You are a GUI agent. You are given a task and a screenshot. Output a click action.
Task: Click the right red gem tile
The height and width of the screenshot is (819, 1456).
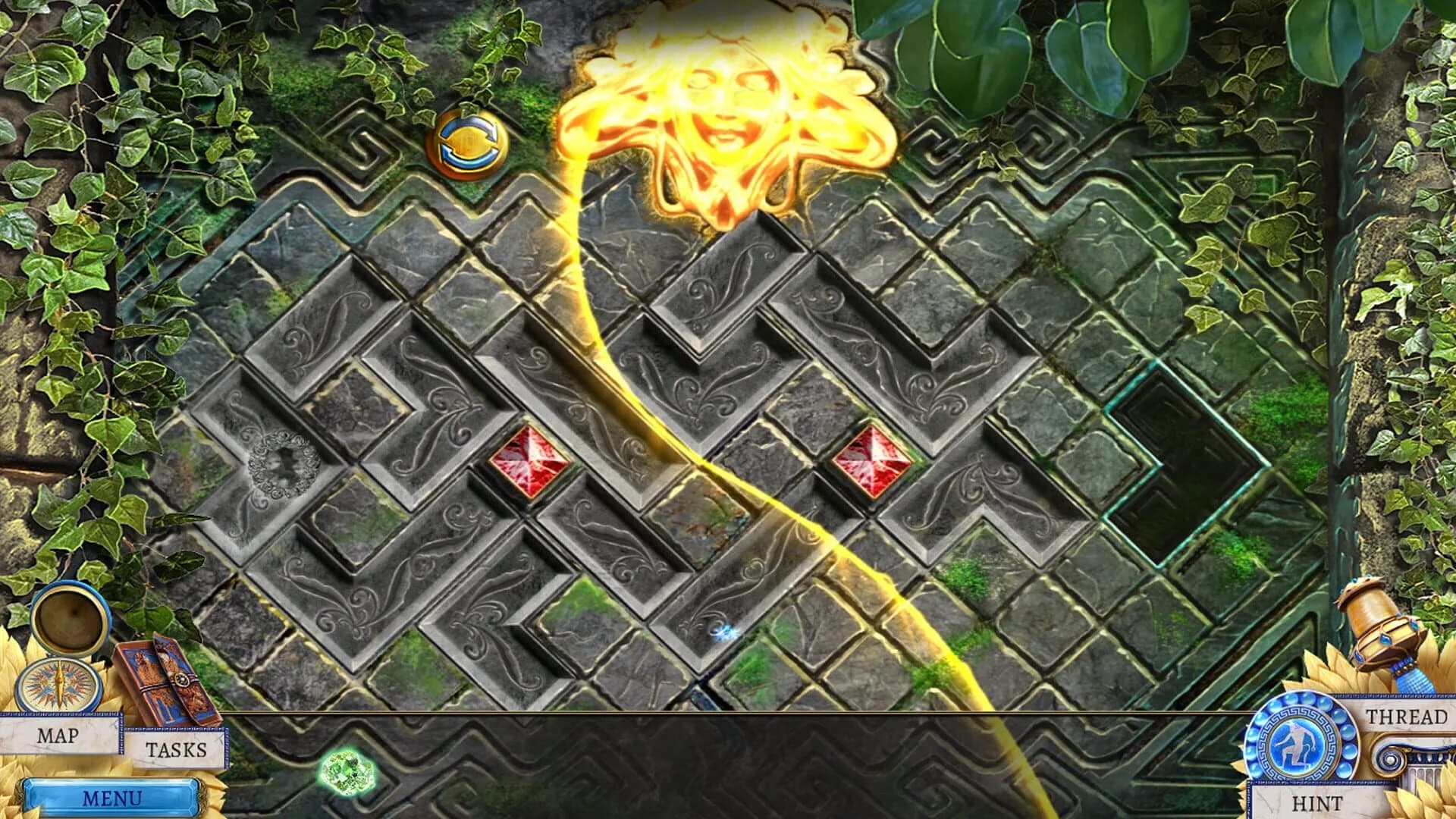874,460
